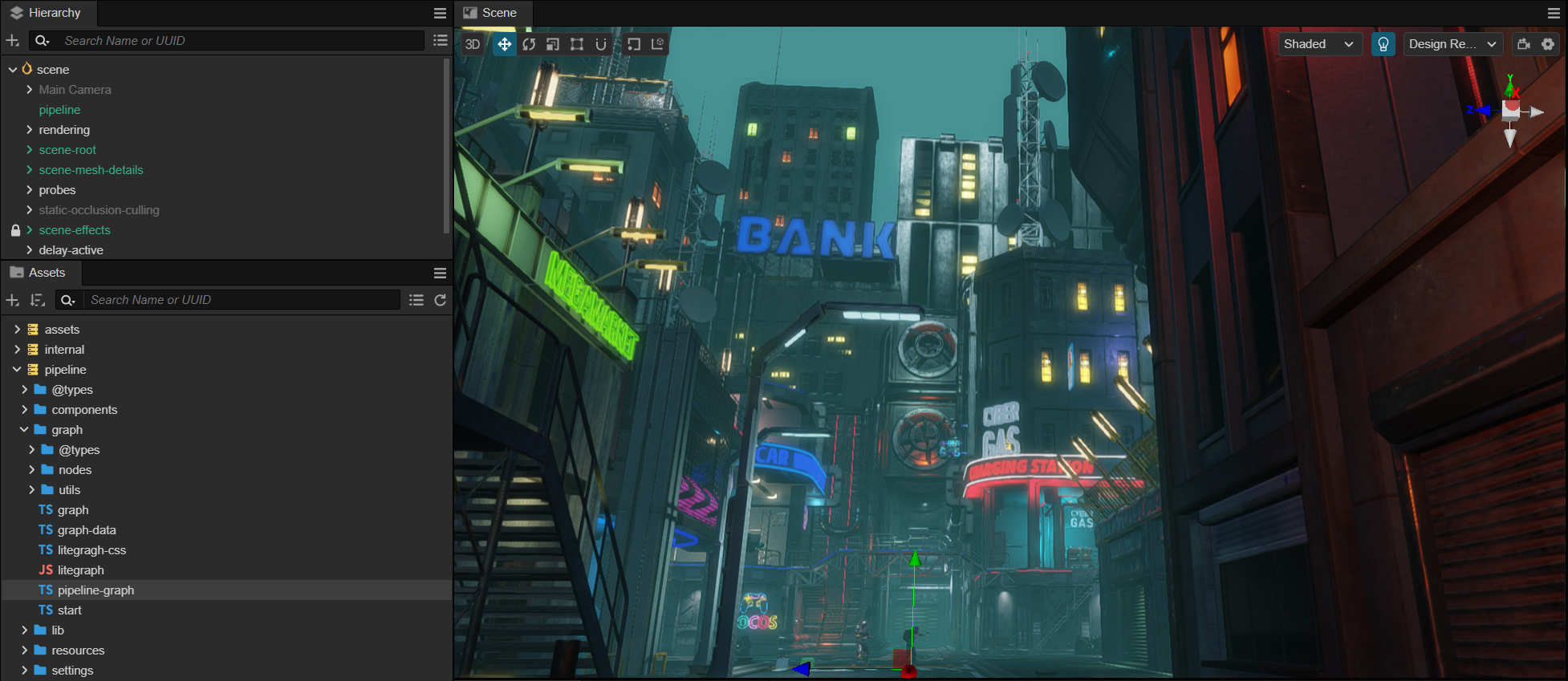Viewport: 1568px width, 681px height.
Task: Open the Shaded display mode dropdown
Action: pos(1318,44)
